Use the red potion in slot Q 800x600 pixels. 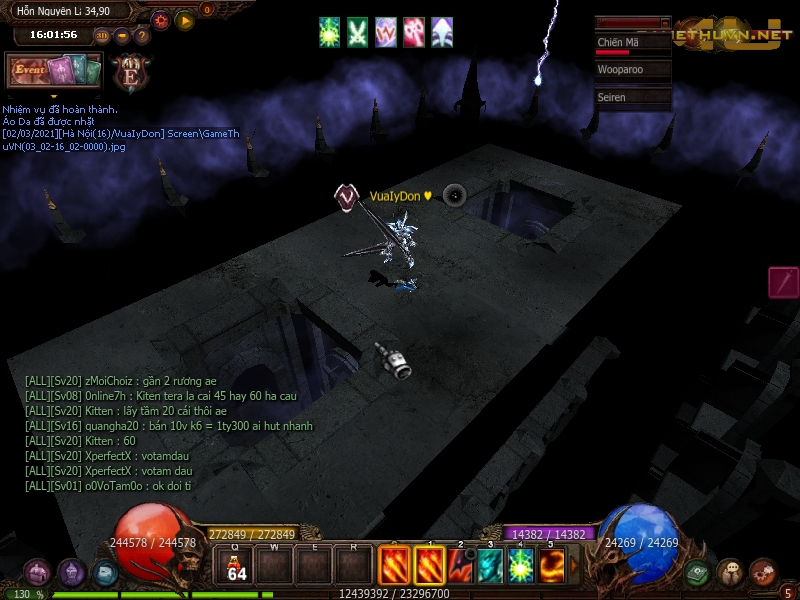[x=237, y=566]
